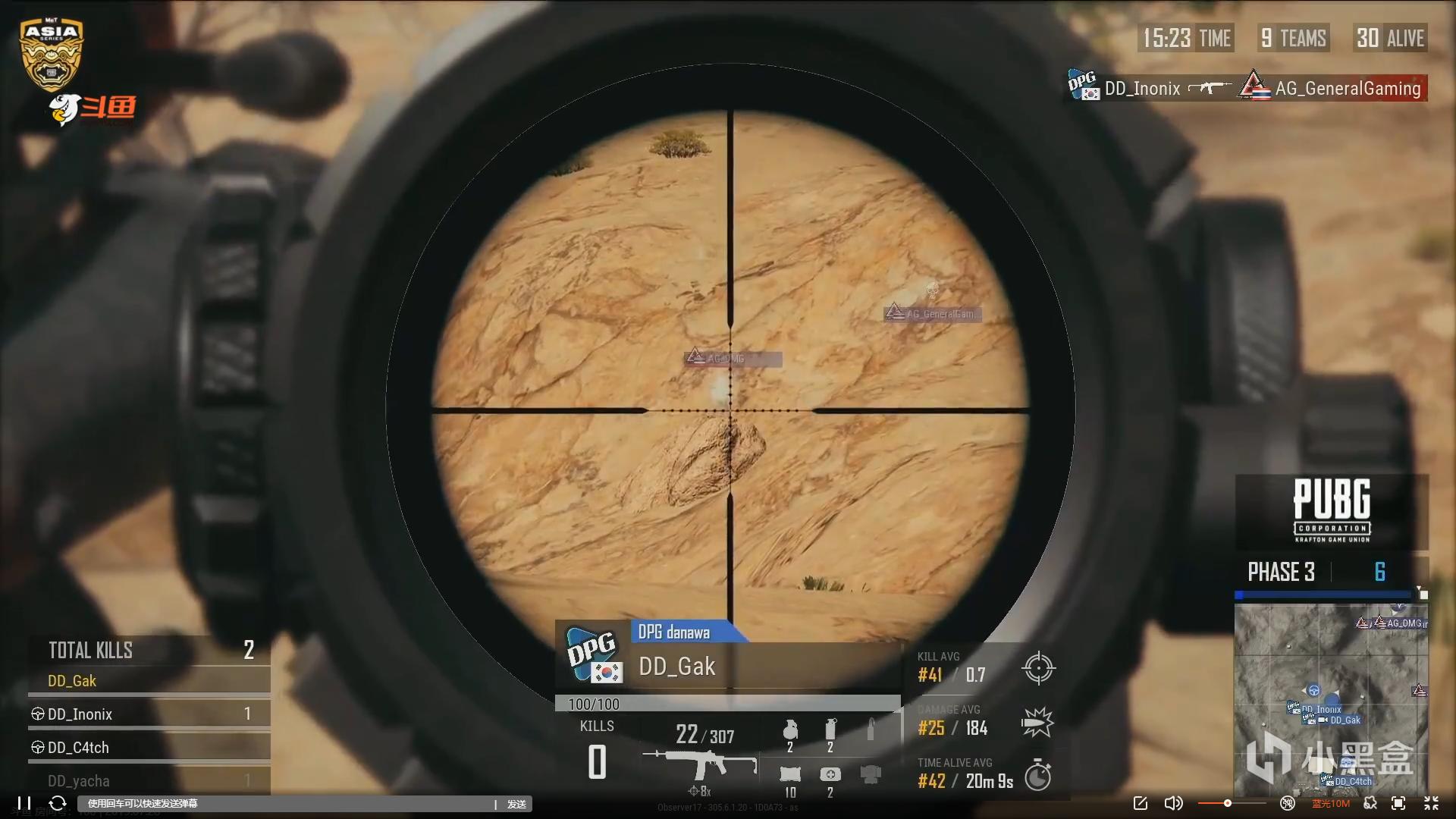Send the danmaku with the 发送 button
1456x819 pixels.
(x=516, y=804)
